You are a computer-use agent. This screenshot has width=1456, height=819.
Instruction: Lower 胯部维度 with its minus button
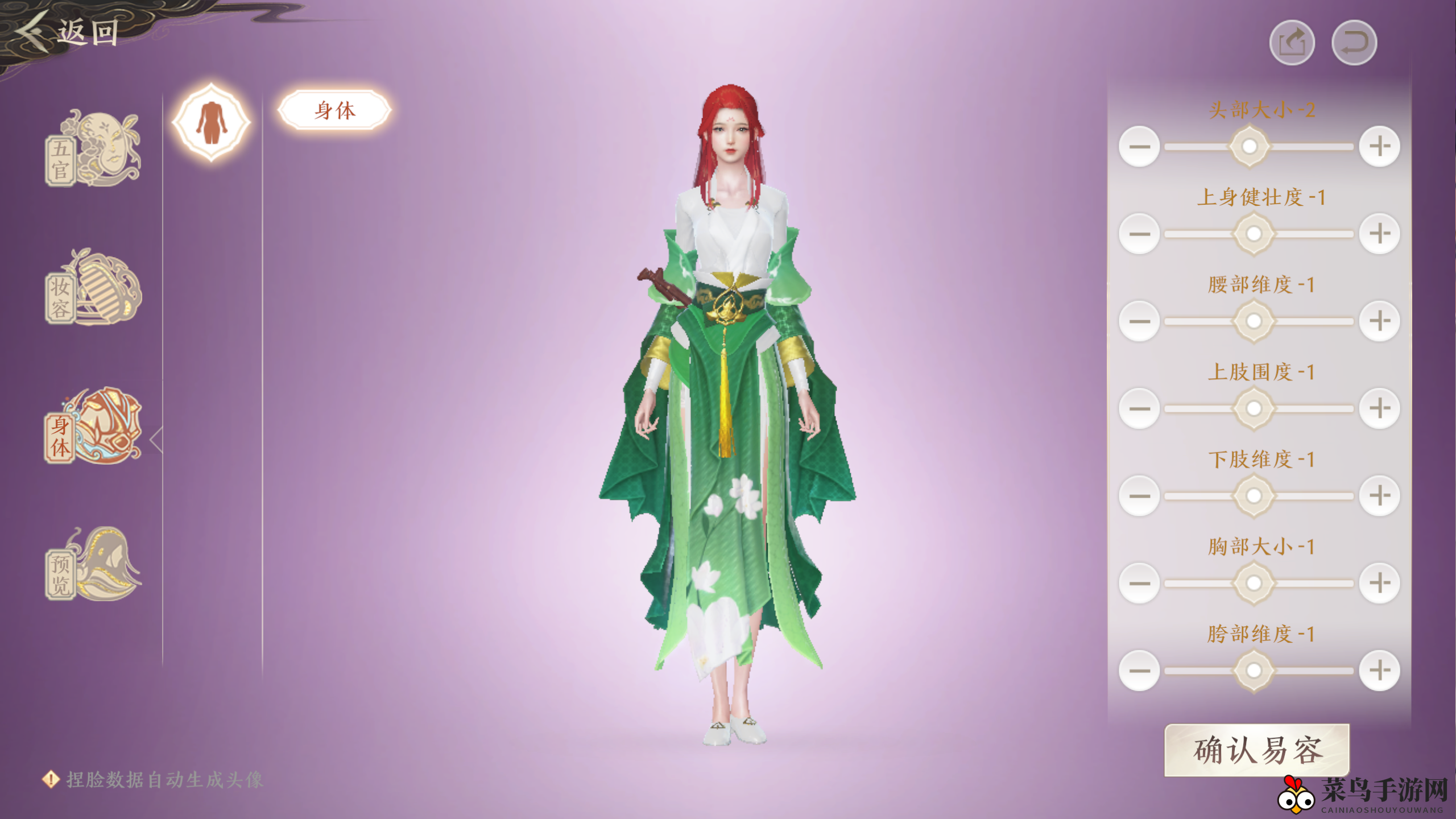click(1139, 671)
